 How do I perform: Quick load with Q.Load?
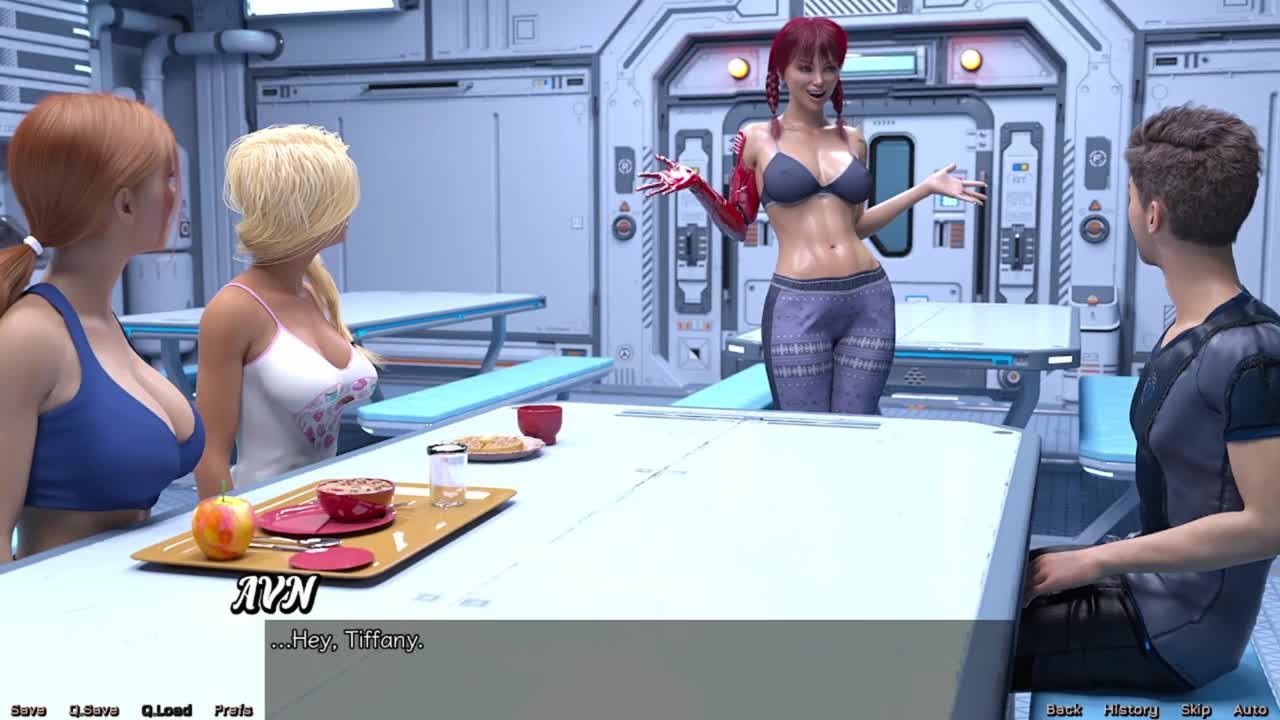click(166, 710)
